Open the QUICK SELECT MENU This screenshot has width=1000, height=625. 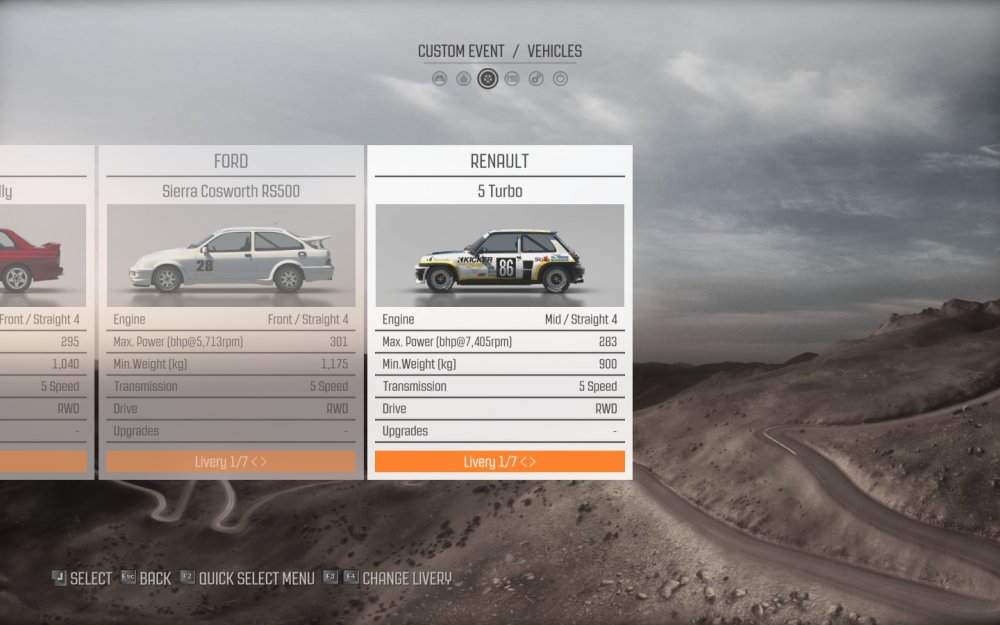246,578
